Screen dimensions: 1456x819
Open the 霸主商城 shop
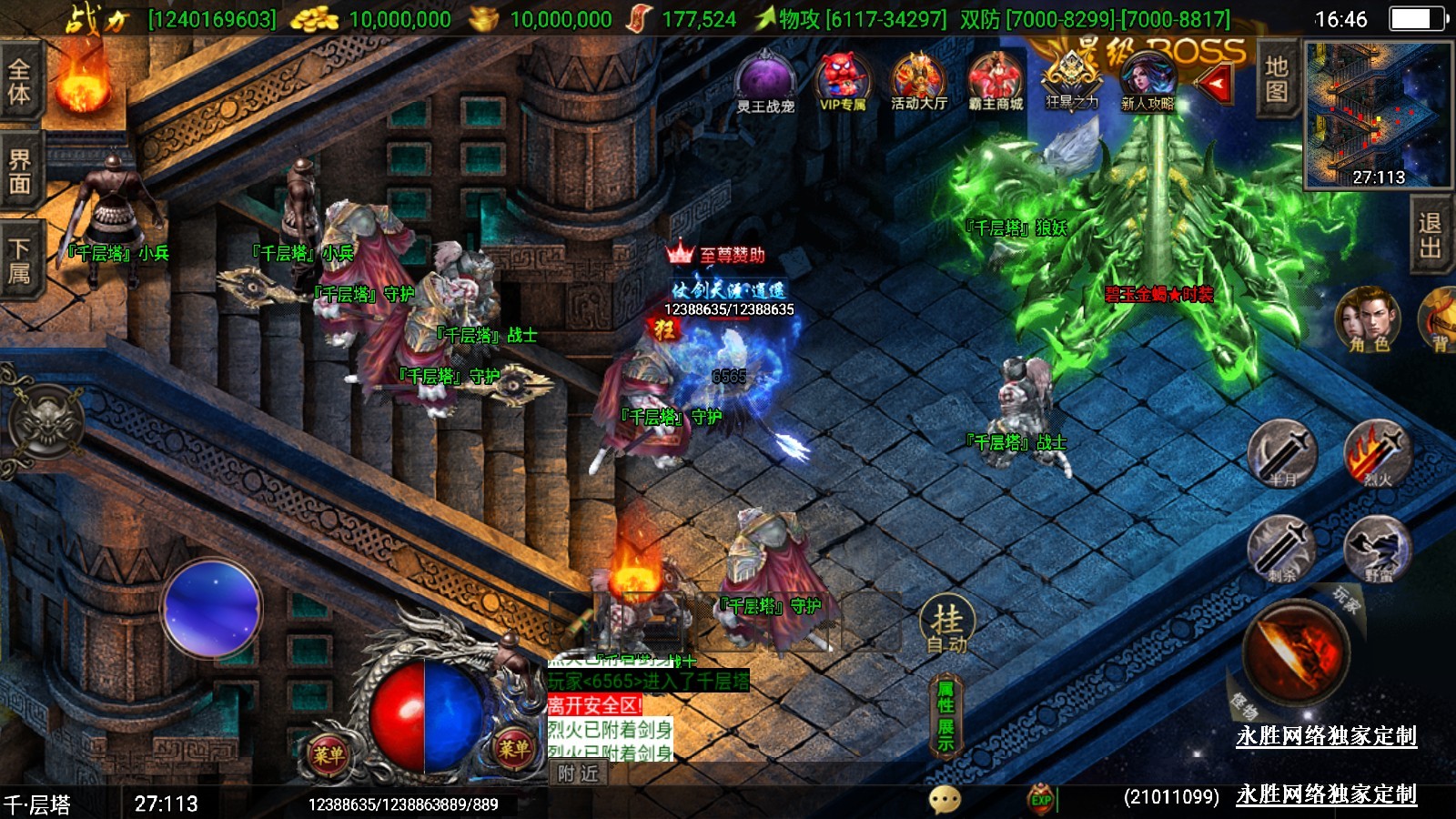tap(995, 81)
